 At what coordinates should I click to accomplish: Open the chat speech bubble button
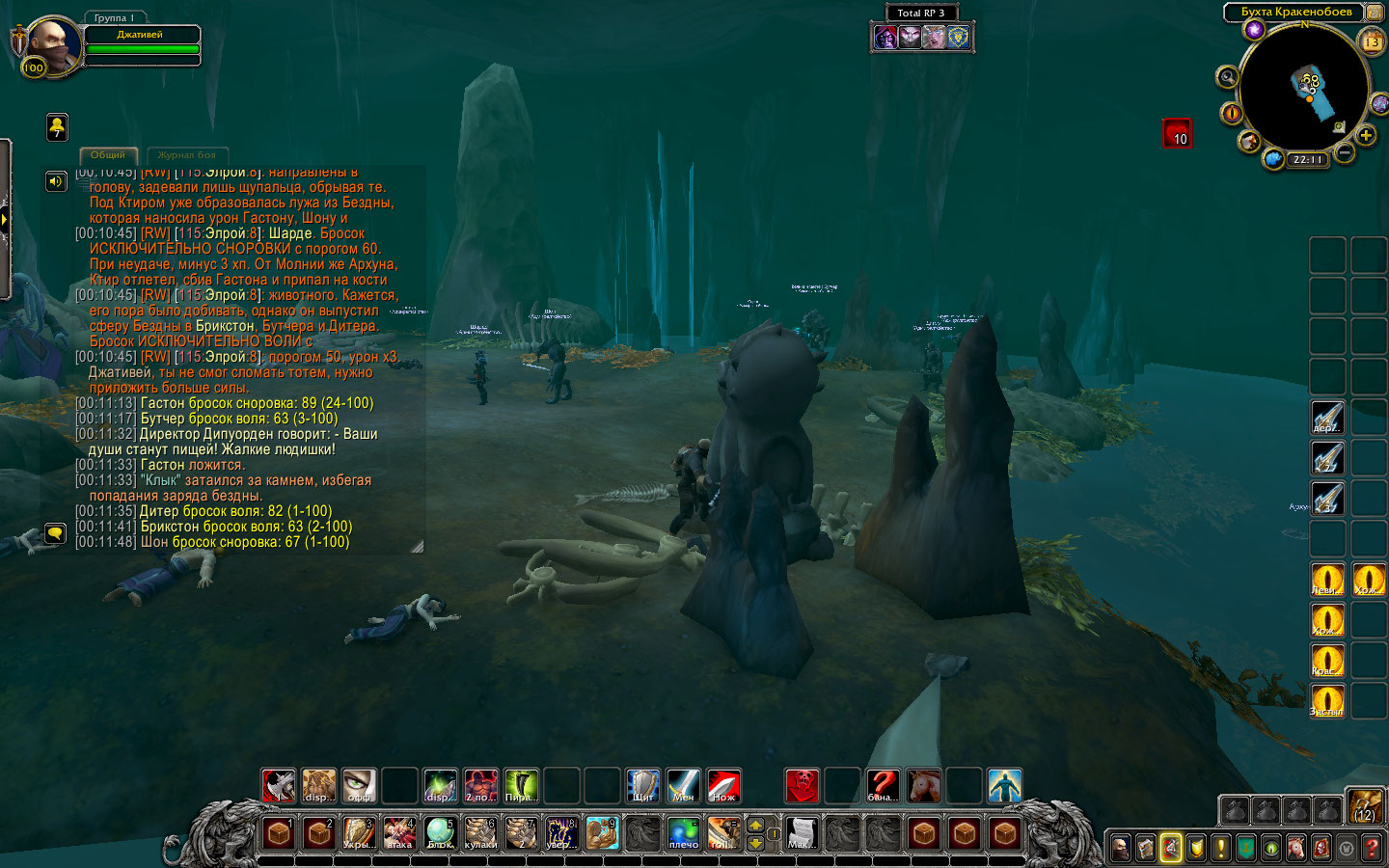[56, 532]
